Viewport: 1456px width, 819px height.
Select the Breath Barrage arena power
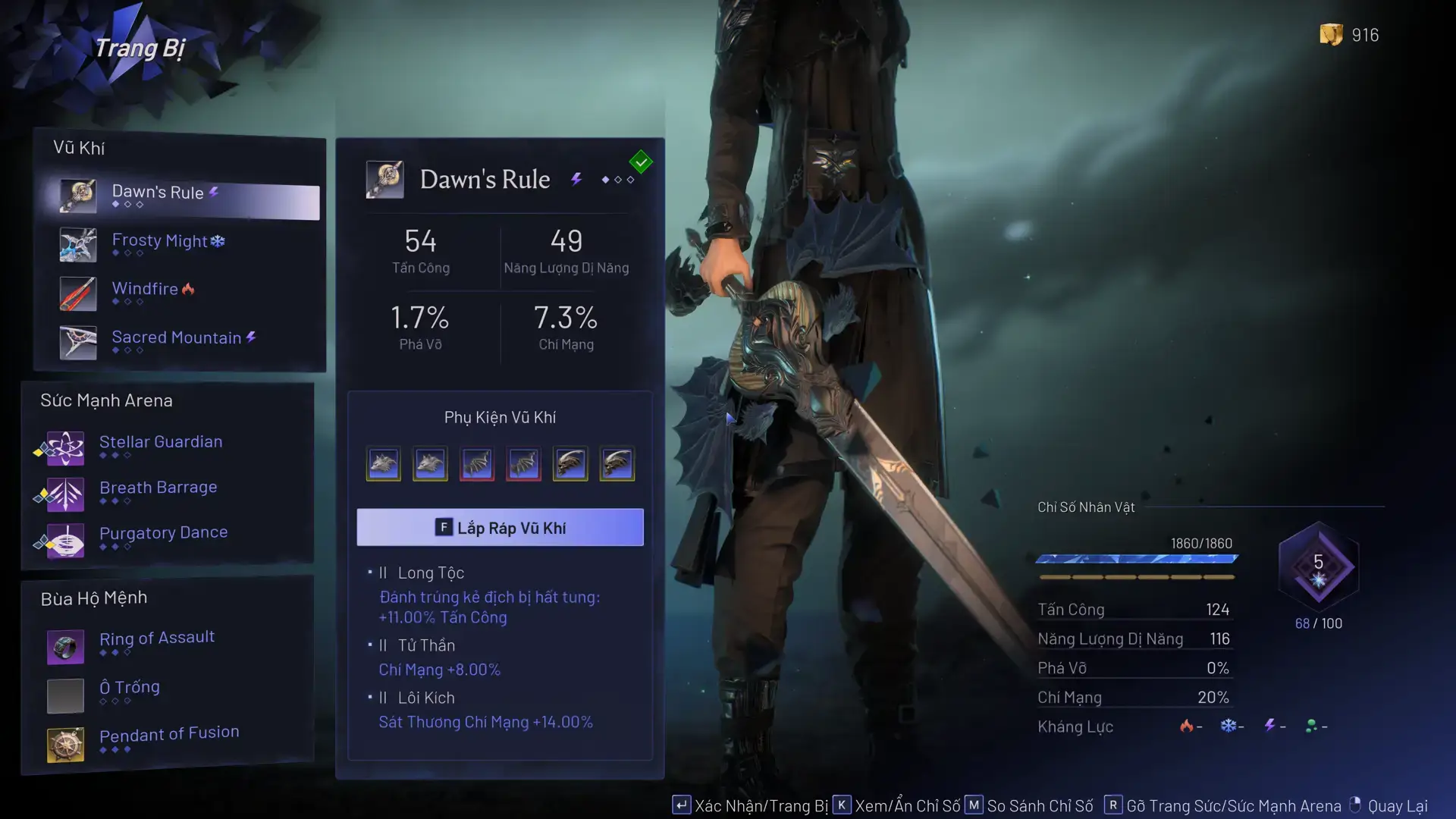158,491
